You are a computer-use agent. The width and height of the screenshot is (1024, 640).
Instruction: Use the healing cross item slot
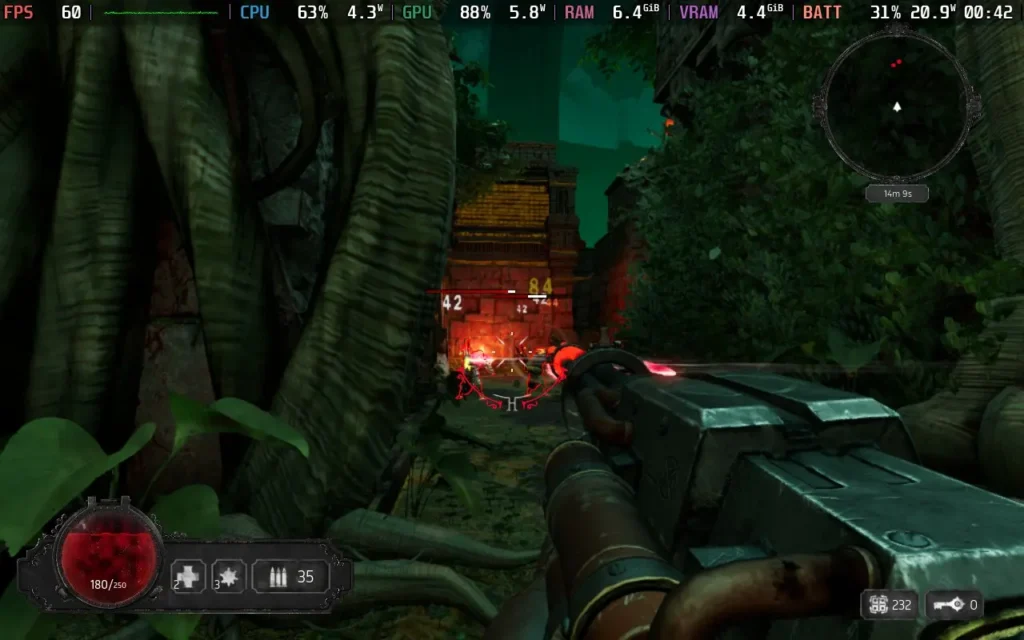188,576
